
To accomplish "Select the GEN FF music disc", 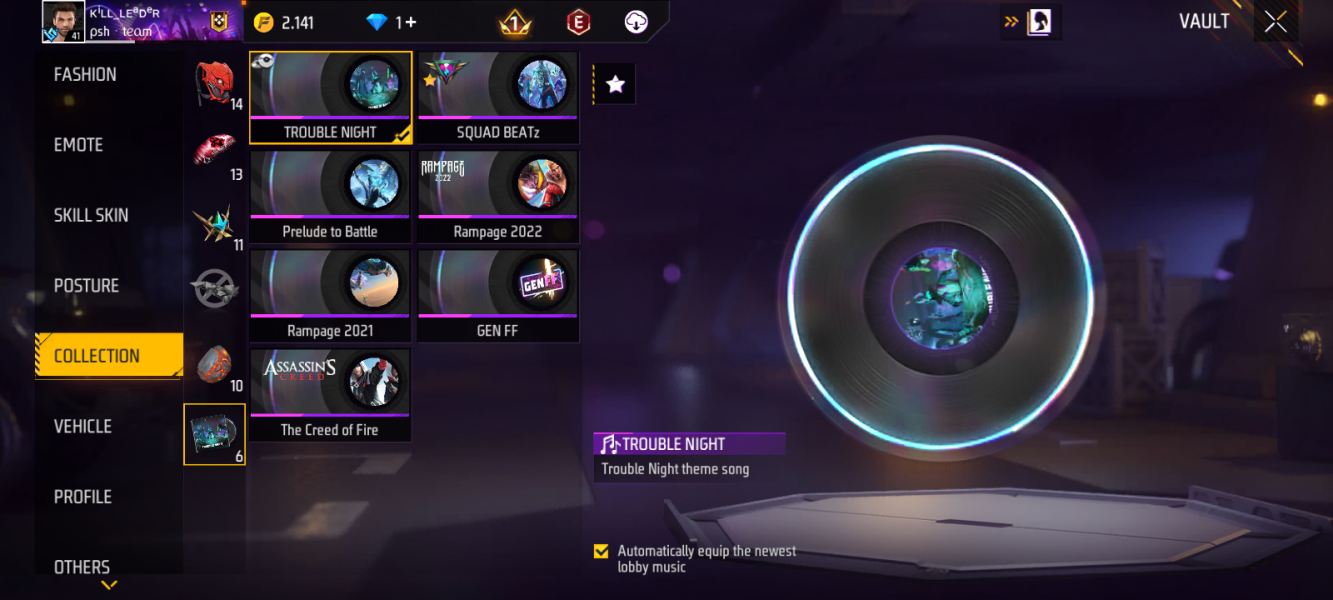I will [498, 295].
